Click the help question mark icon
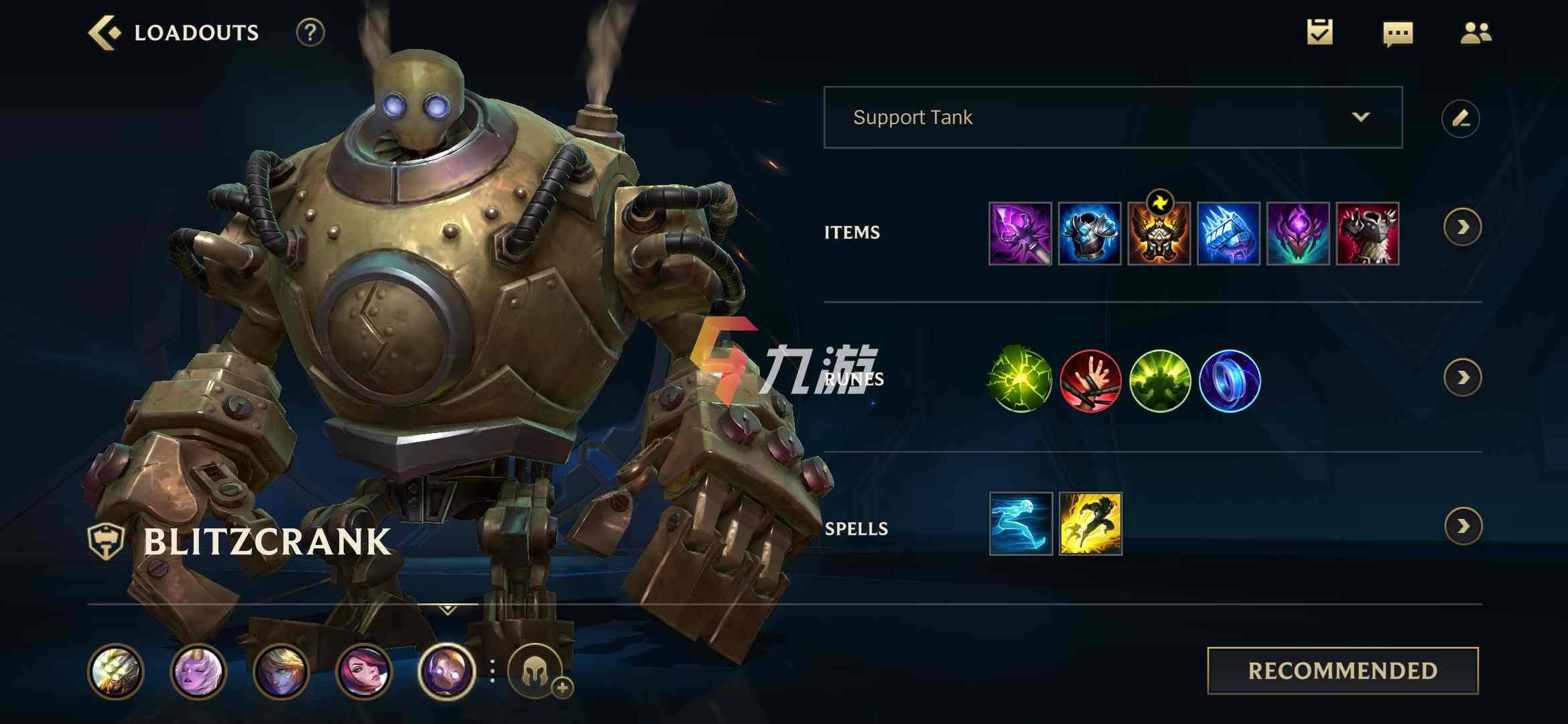1568x724 pixels. tap(309, 31)
